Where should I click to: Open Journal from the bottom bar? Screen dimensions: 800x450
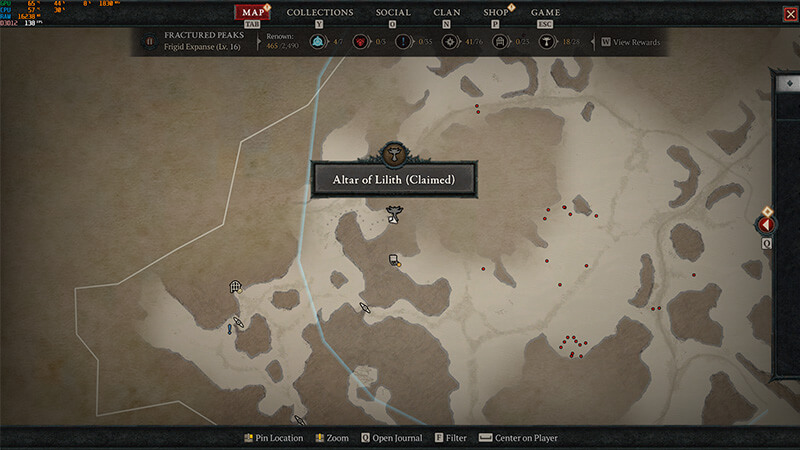coord(392,438)
